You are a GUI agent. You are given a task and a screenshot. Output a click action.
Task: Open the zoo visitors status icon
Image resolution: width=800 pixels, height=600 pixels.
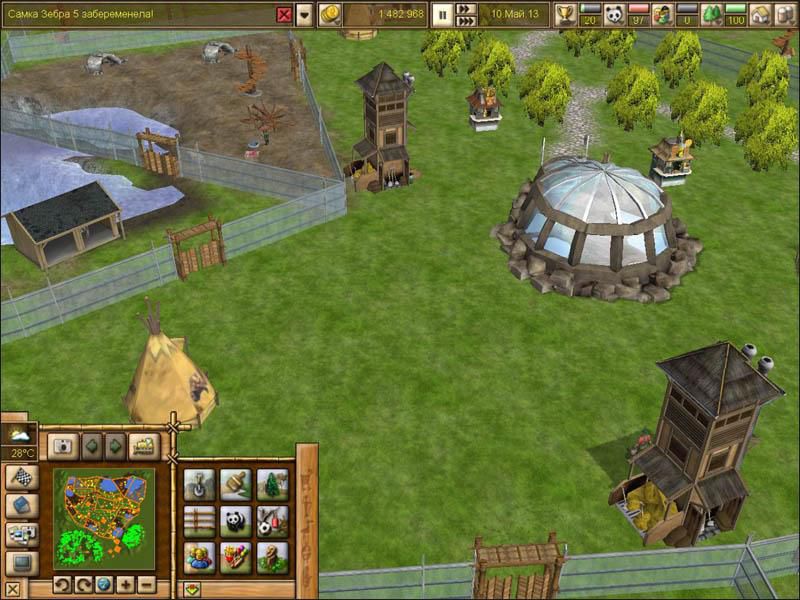coord(662,14)
